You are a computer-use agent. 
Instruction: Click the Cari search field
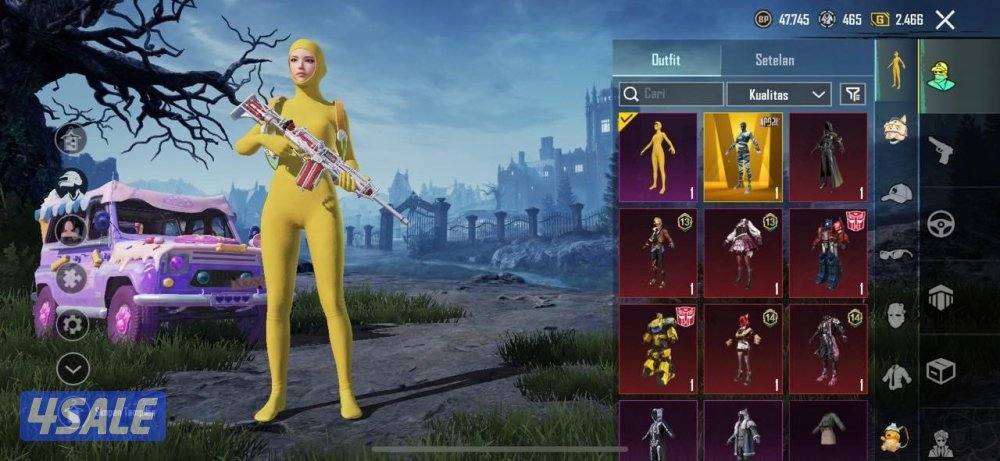[671, 94]
